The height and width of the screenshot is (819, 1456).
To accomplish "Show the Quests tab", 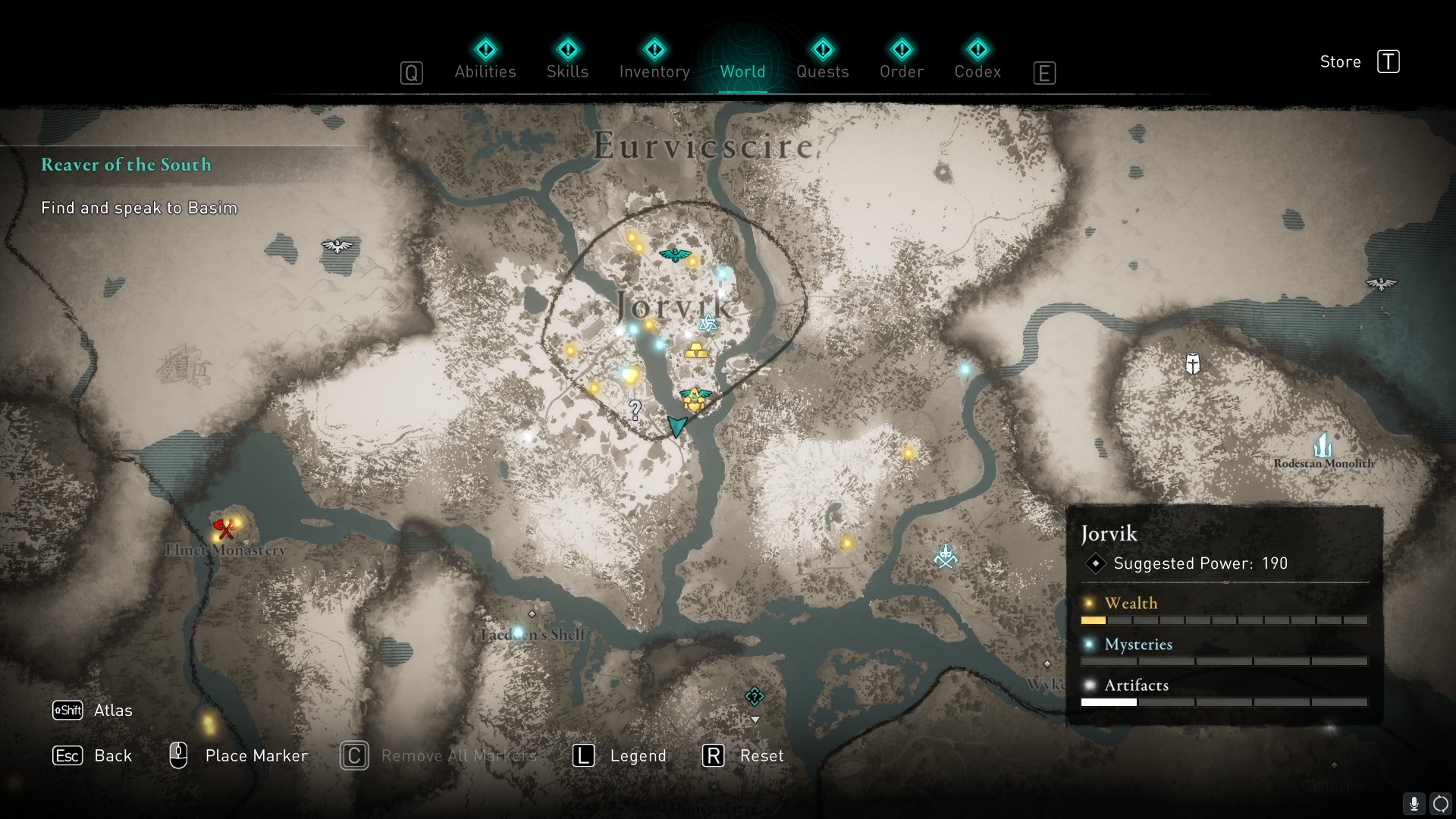I will [x=822, y=61].
